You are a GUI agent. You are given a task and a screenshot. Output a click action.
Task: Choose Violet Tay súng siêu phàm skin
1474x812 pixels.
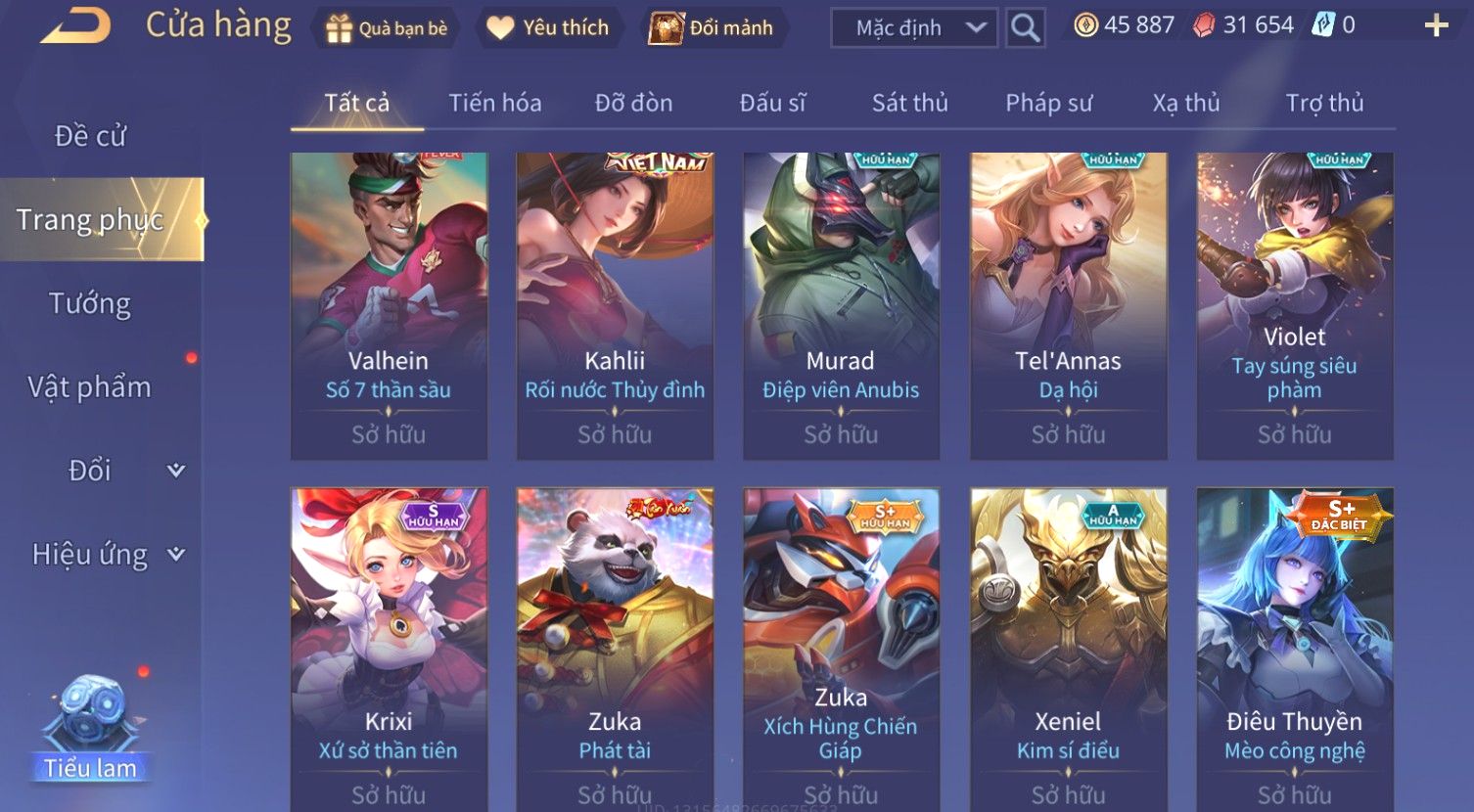point(1294,305)
